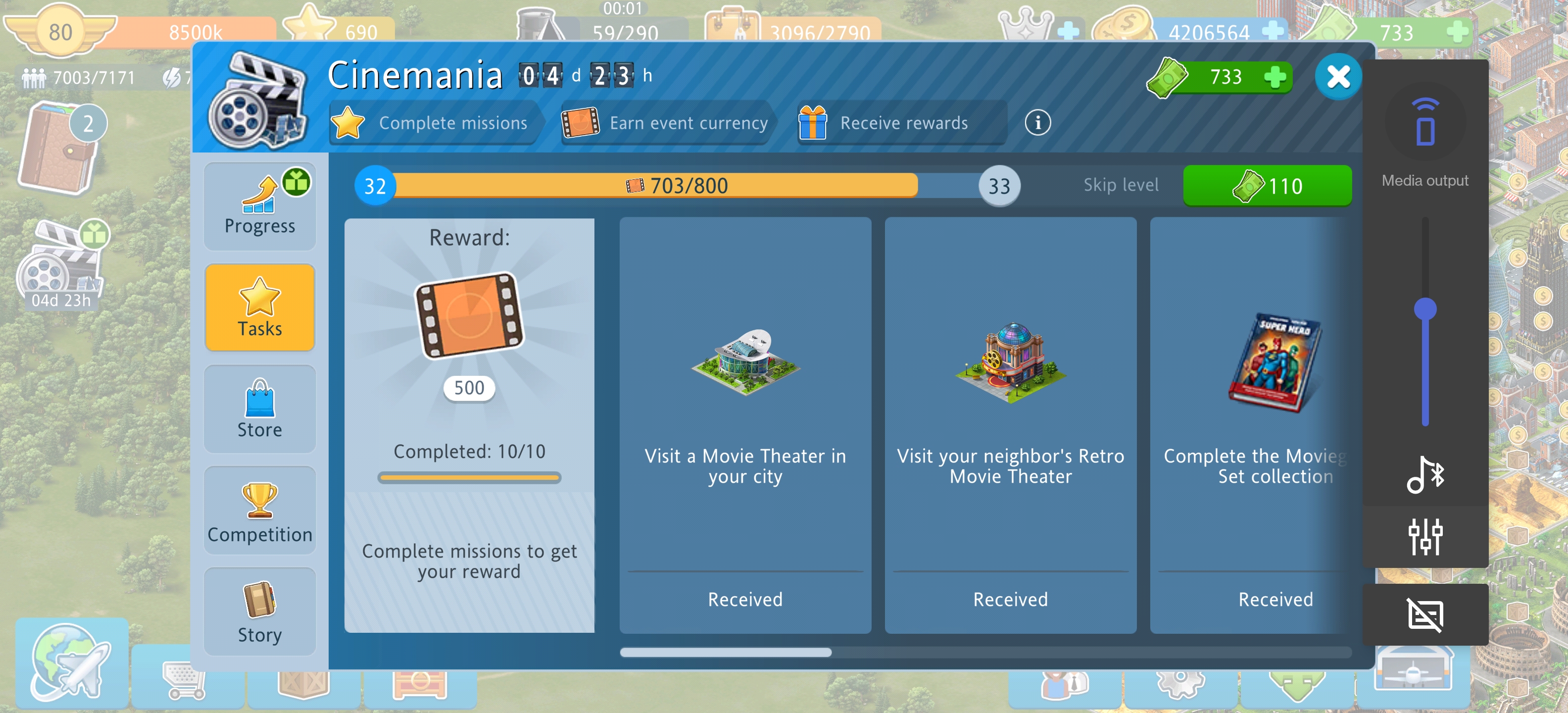Open the wallet icon with badge 2
1568x713 pixels.
point(59,149)
